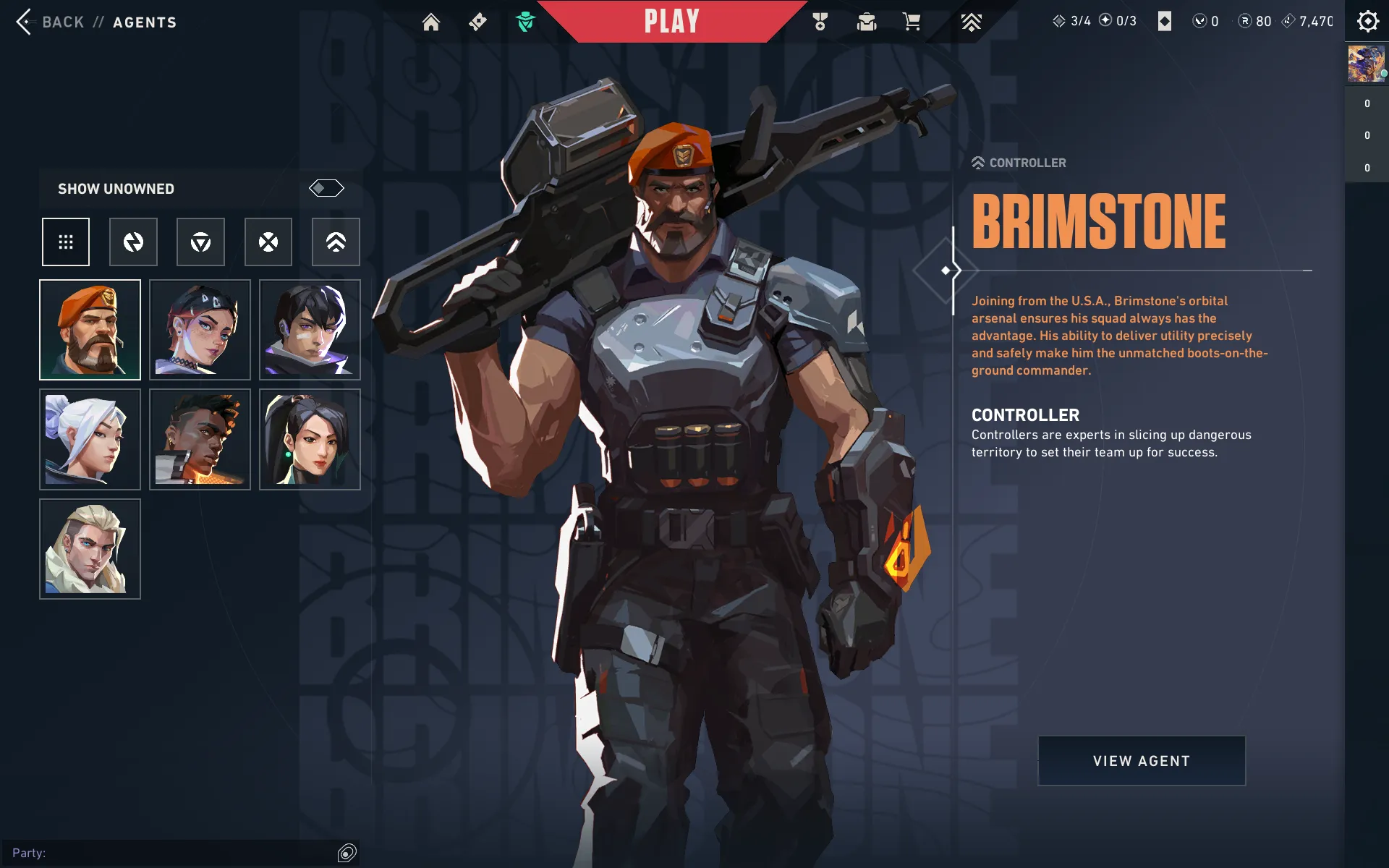Open the battlepass icon in top navigation
This screenshot has height=868, width=1389.
(x=477, y=22)
